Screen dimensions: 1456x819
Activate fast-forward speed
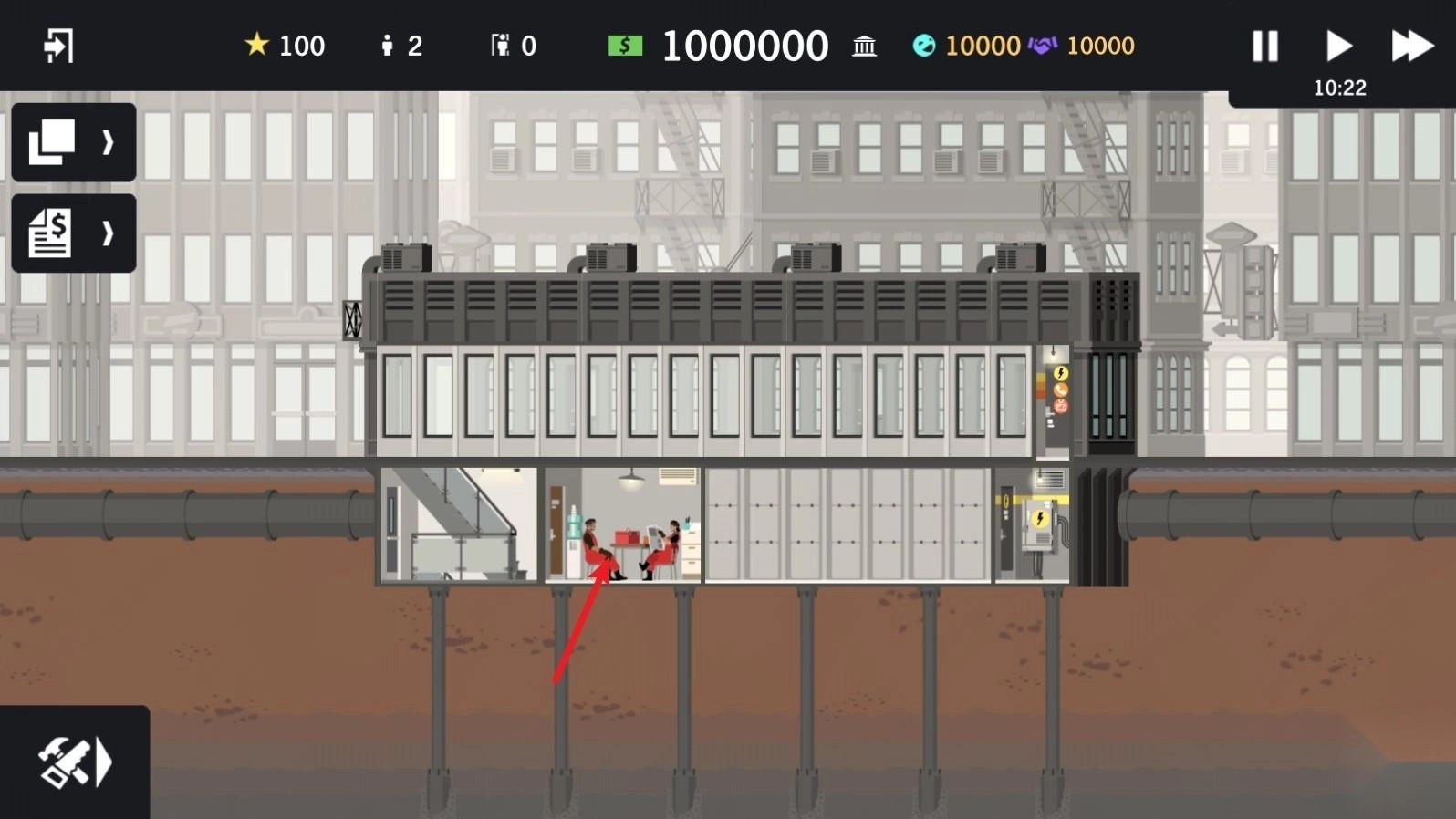(x=1411, y=46)
